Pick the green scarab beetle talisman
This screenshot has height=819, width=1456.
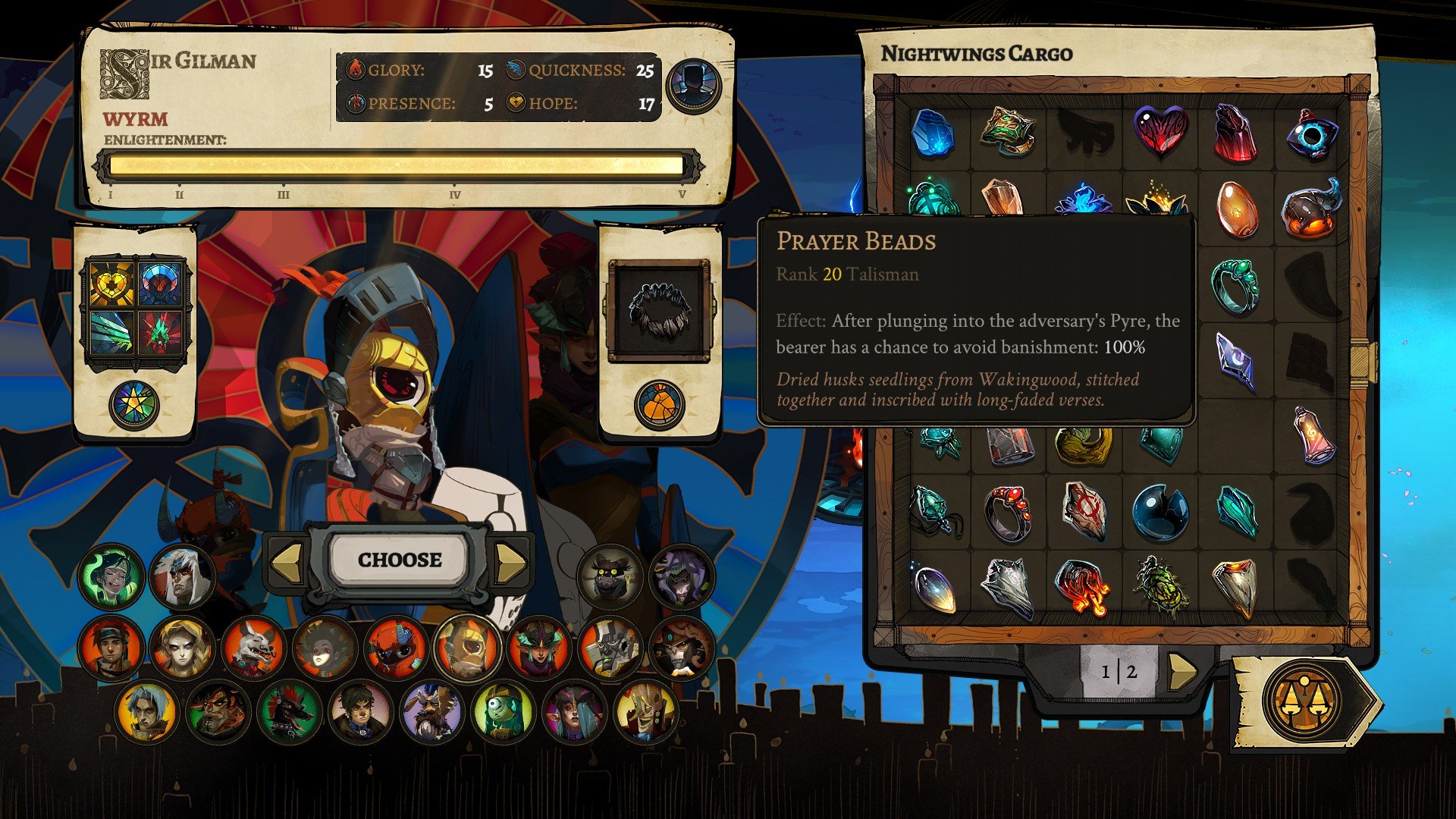(1159, 585)
